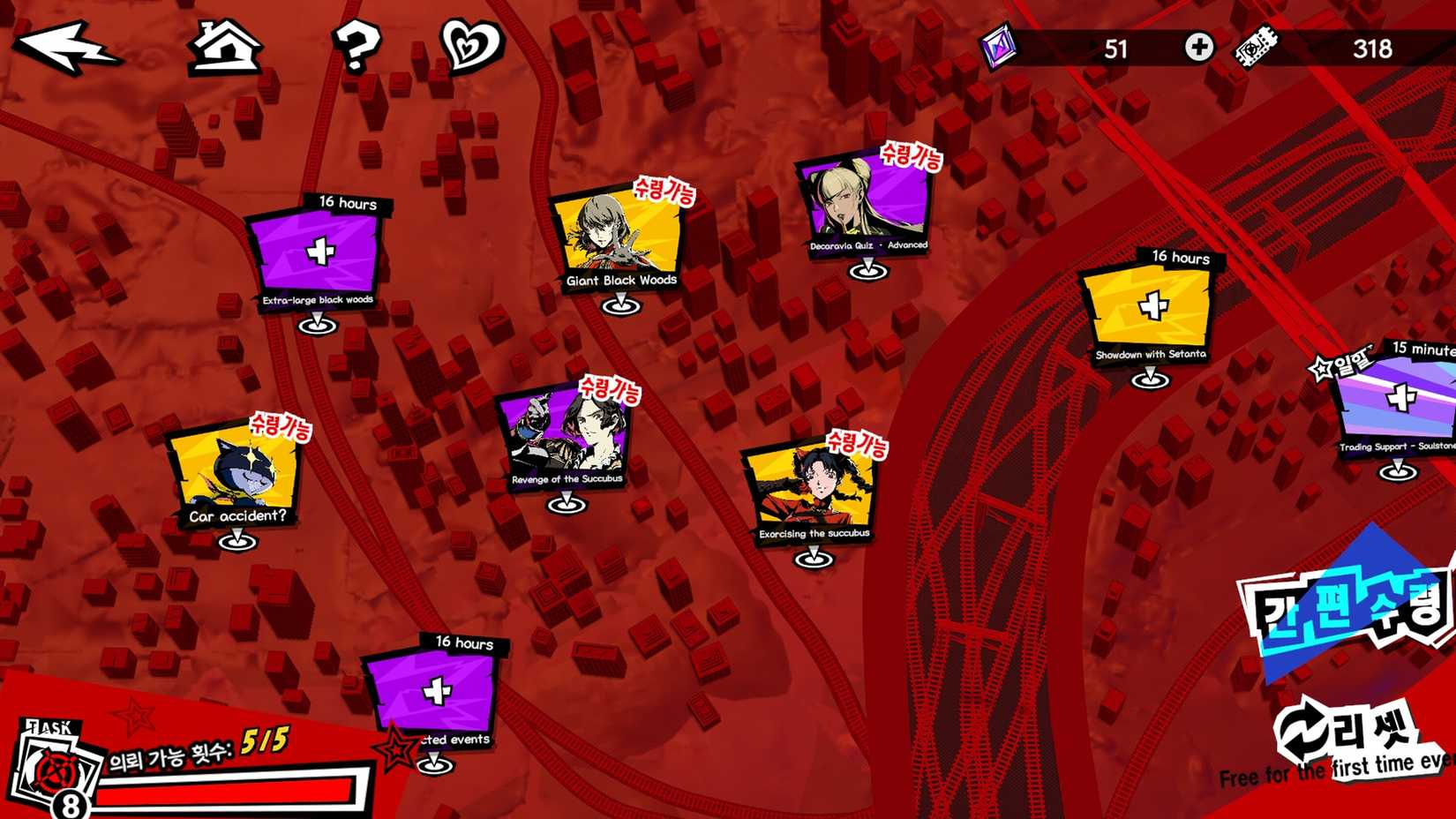Click the circular reset arrow icon beside 리셋
Image resolution: width=1456 pixels, height=819 pixels.
tap(1303, 725)
